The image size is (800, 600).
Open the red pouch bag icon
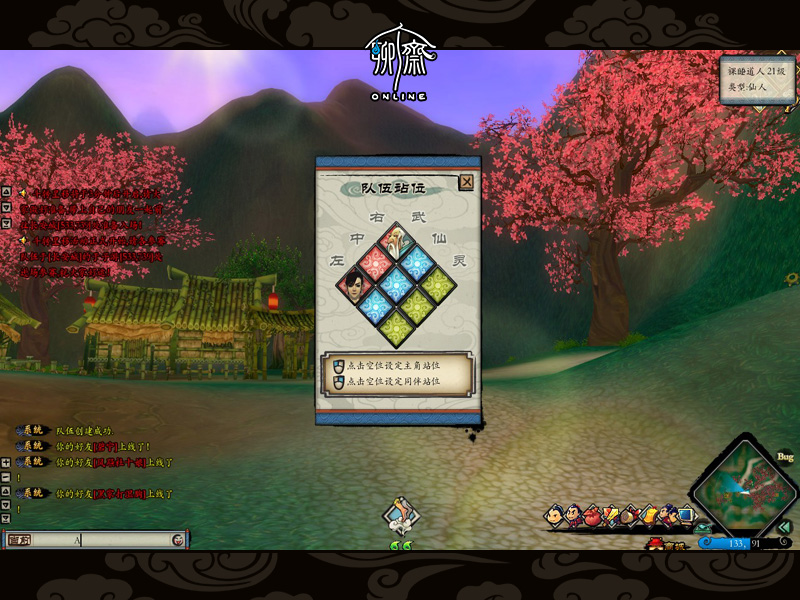[x=592, y=515]
